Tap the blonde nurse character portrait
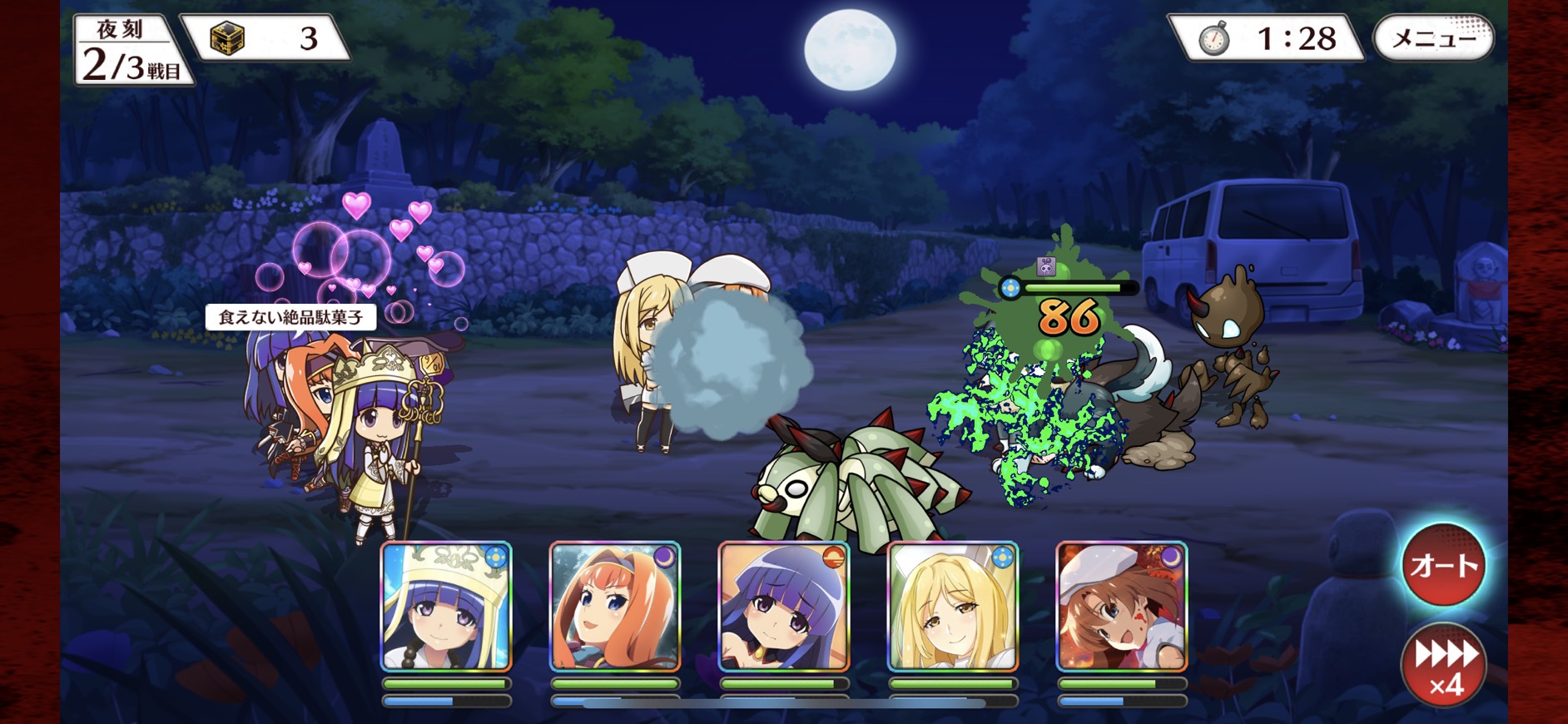Image resolution: width=1568 pixels, height=724 pixels. [953, 606]
